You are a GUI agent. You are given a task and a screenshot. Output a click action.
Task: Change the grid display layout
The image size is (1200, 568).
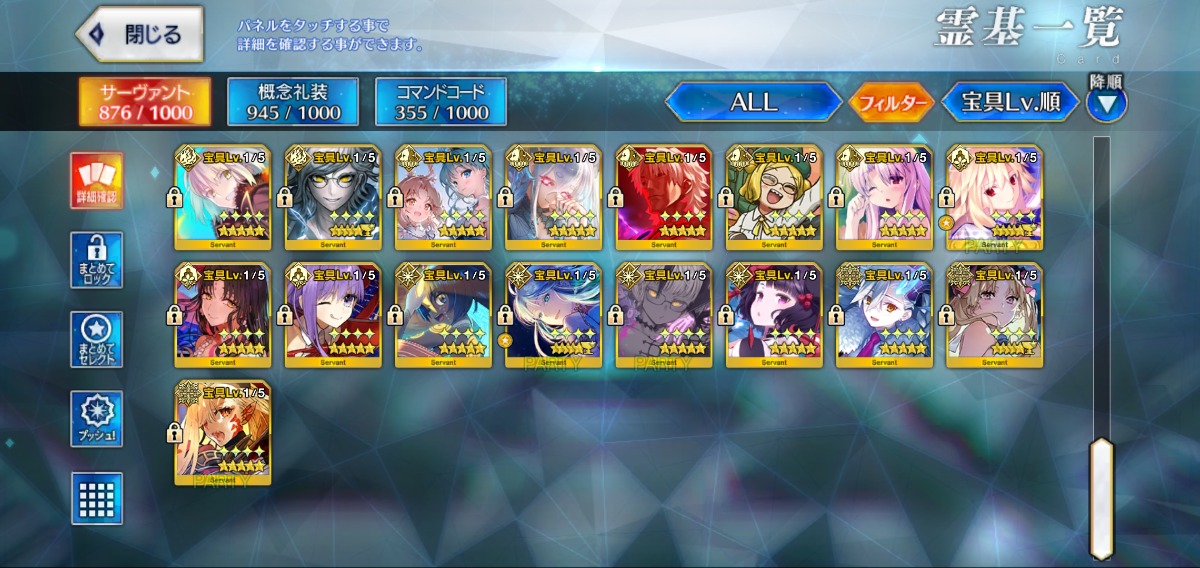(x=97, y=497)
